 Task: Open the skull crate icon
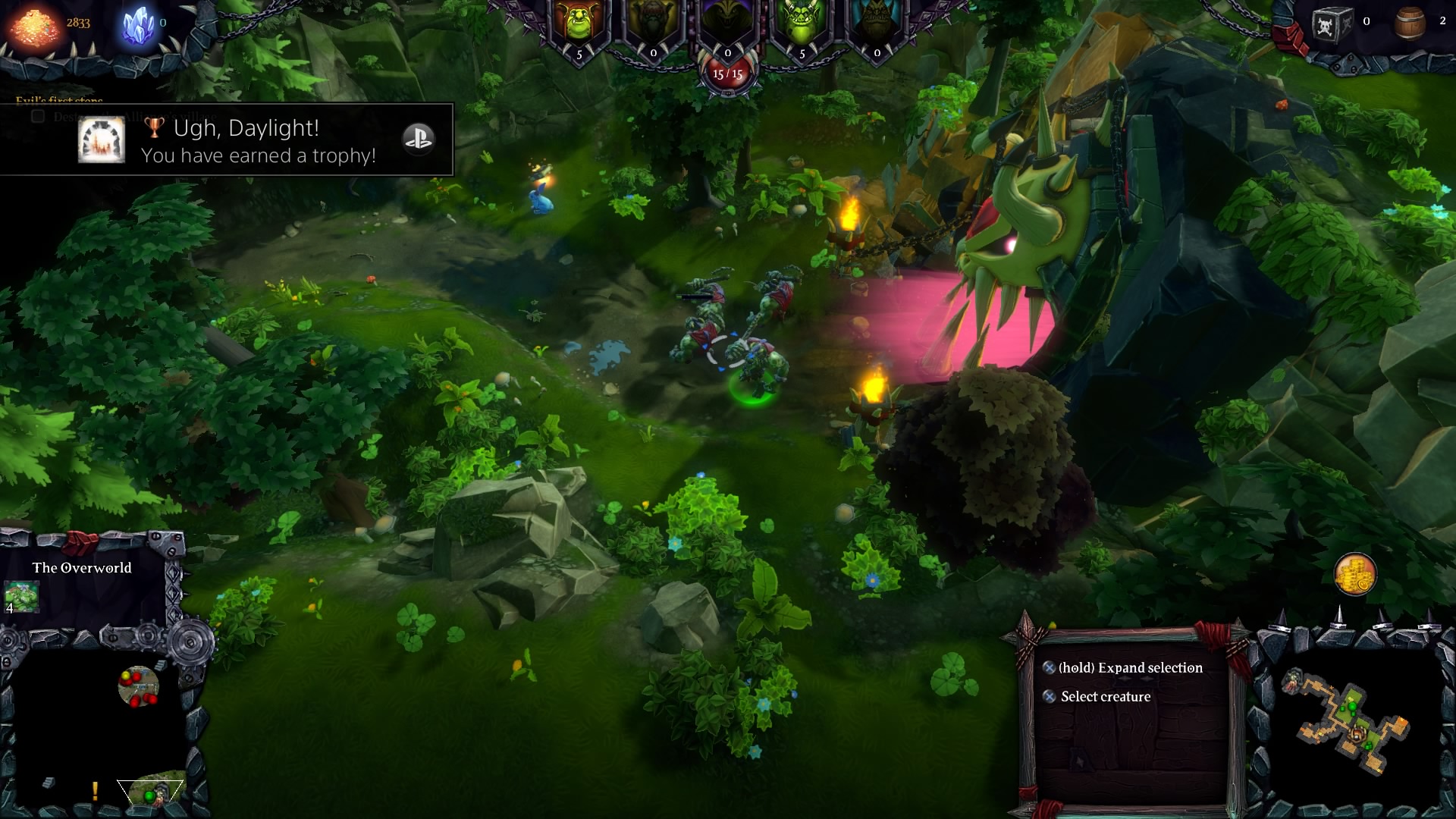pos(1332,24)
